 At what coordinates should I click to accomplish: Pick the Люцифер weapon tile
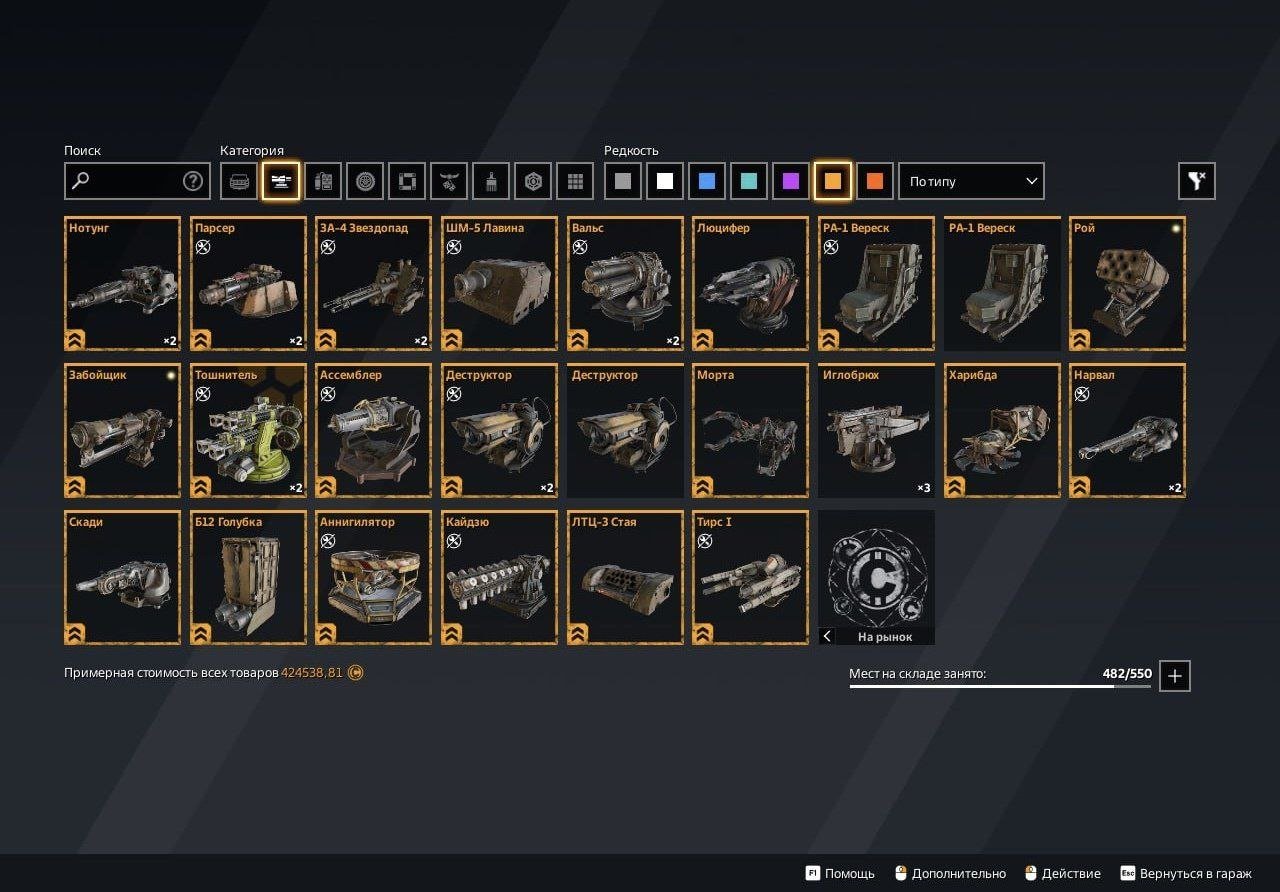[750, 284]
